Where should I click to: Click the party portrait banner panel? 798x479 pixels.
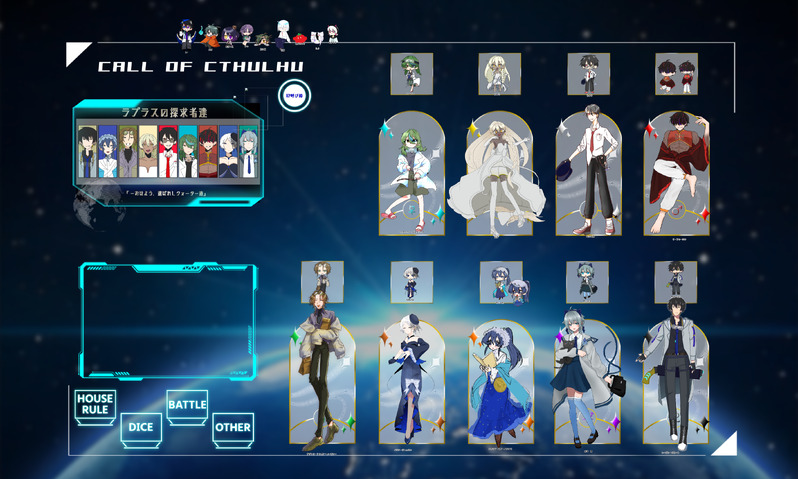[x=168, y=150]
